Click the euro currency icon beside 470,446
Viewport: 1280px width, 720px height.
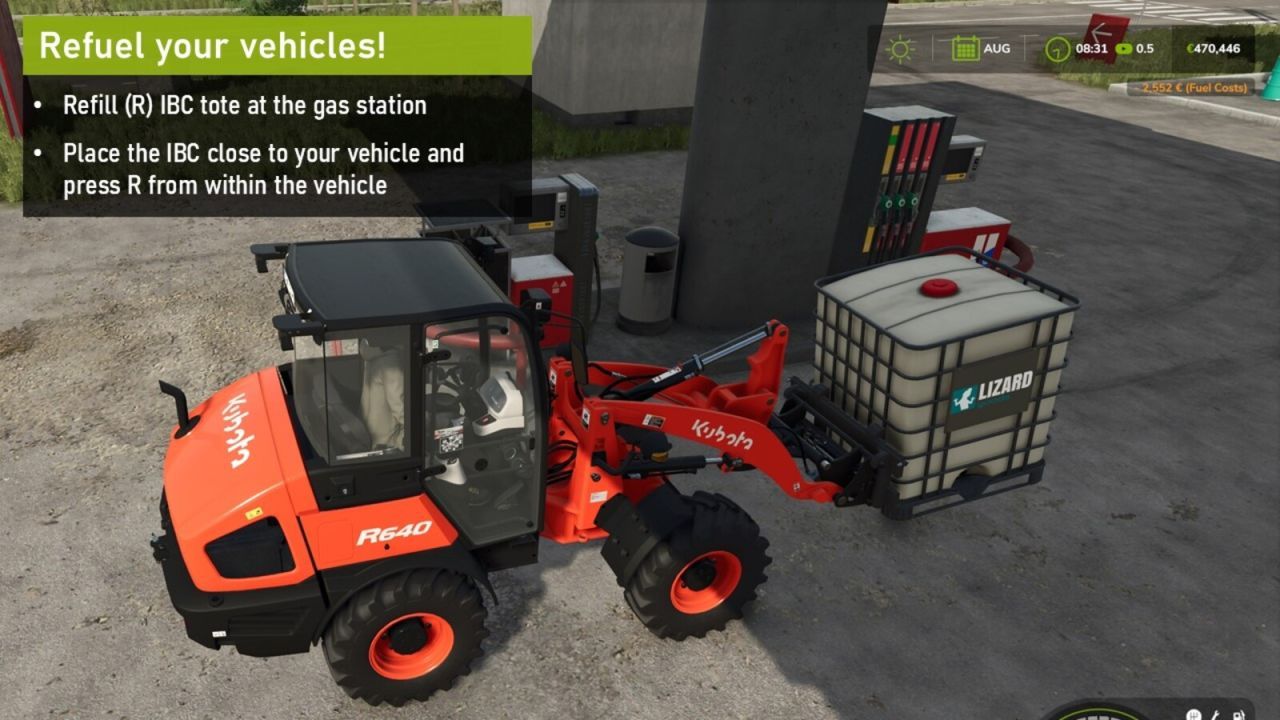(x=1190, y=47)
